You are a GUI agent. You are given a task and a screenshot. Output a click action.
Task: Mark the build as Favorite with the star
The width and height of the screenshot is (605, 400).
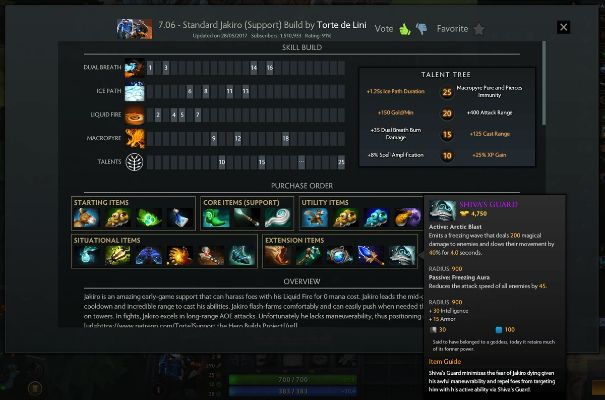pos(478,30)
